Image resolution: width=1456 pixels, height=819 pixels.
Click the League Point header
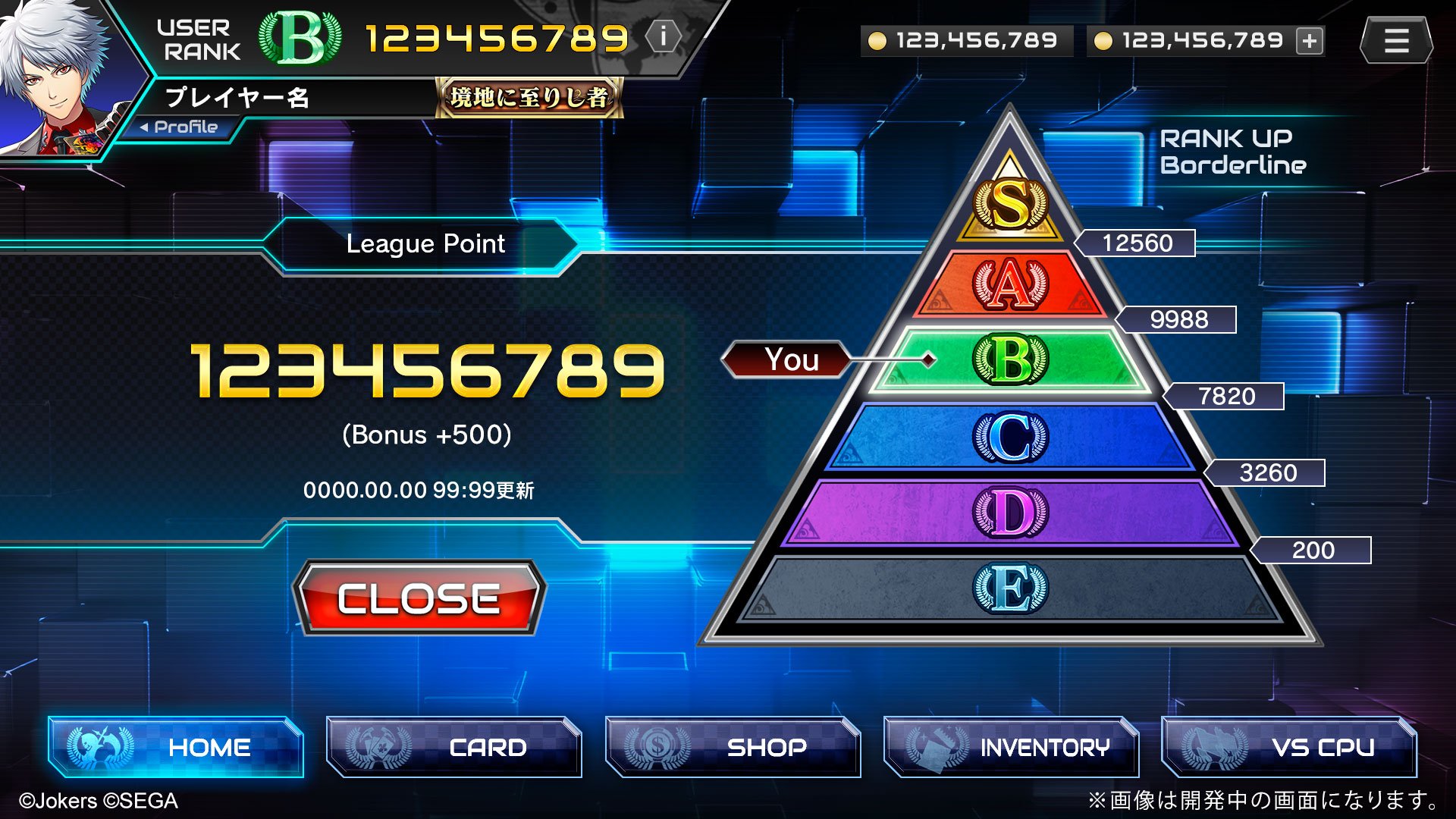click(425, 243)
